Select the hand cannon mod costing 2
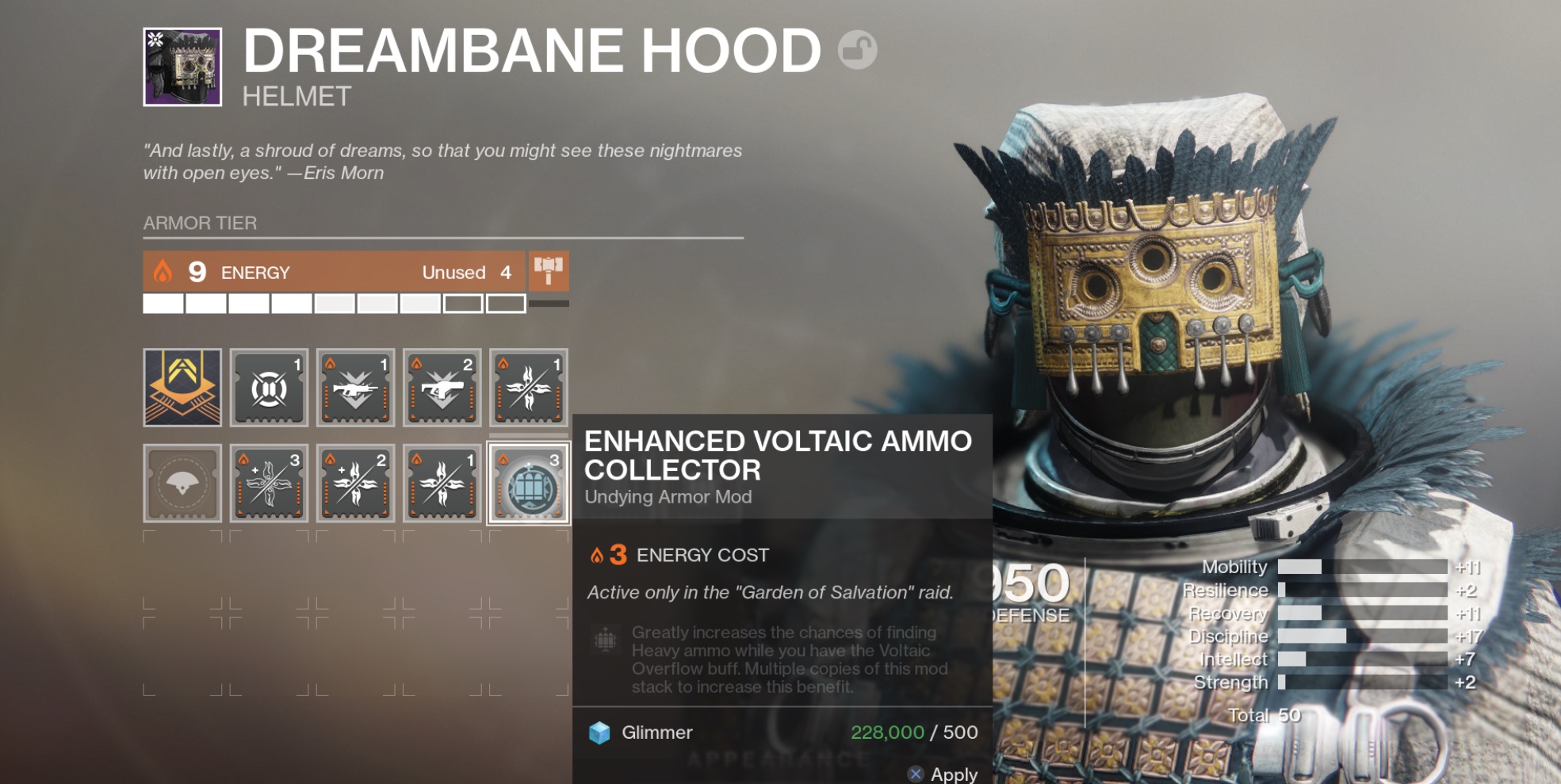The image size is (1561, 784). 442,388
